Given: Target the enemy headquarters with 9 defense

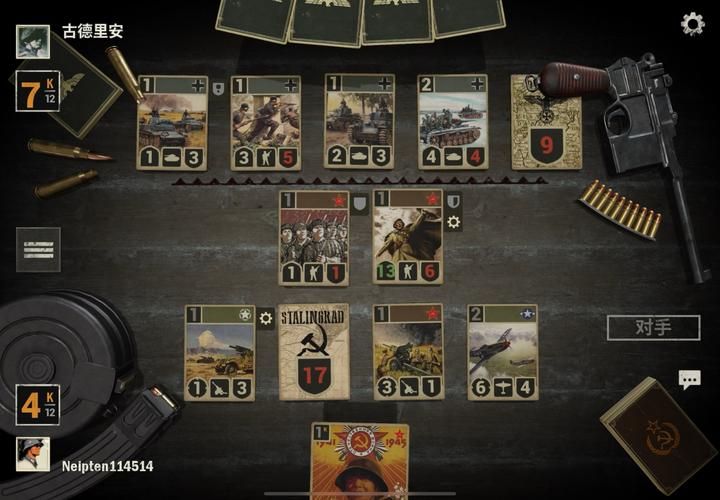Looking at the screenshot, I should coord(546,122).
